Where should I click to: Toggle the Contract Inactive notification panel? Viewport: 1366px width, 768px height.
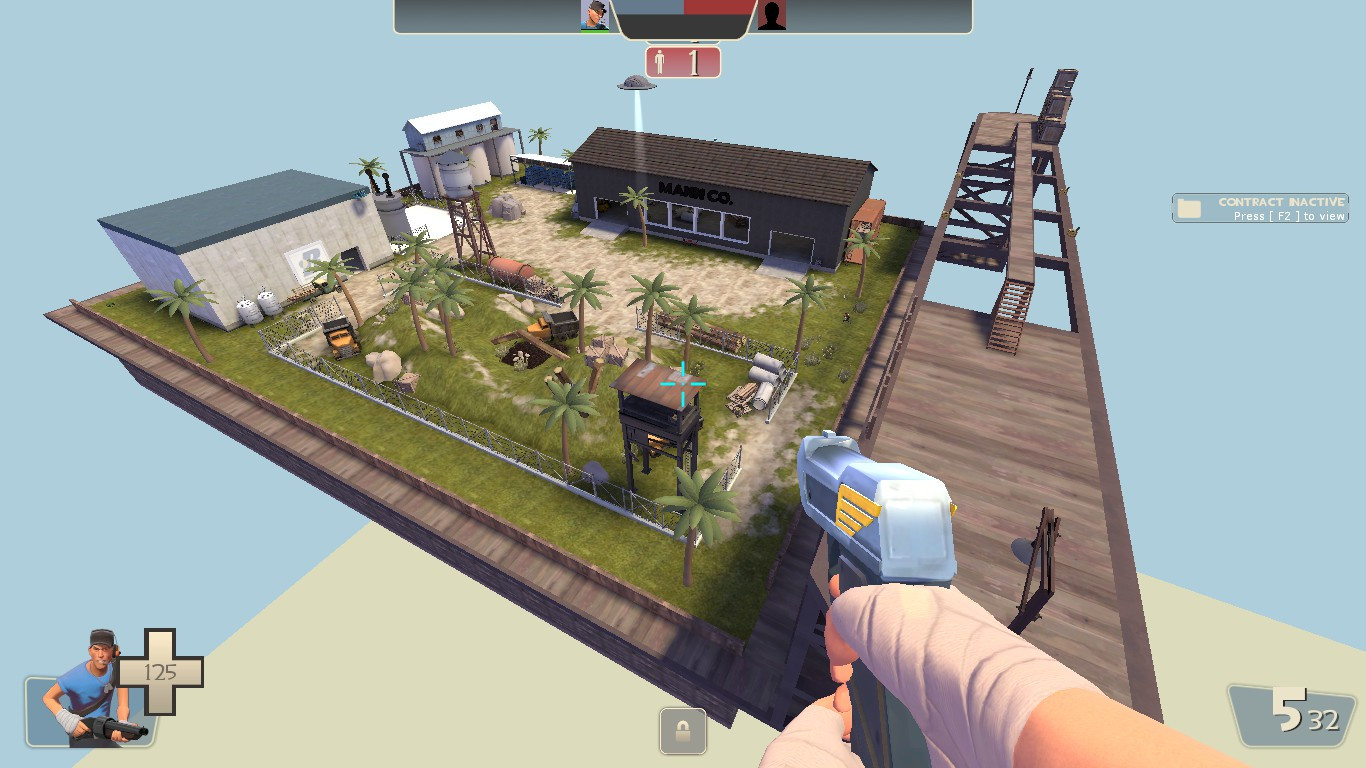pos(1260,208)
